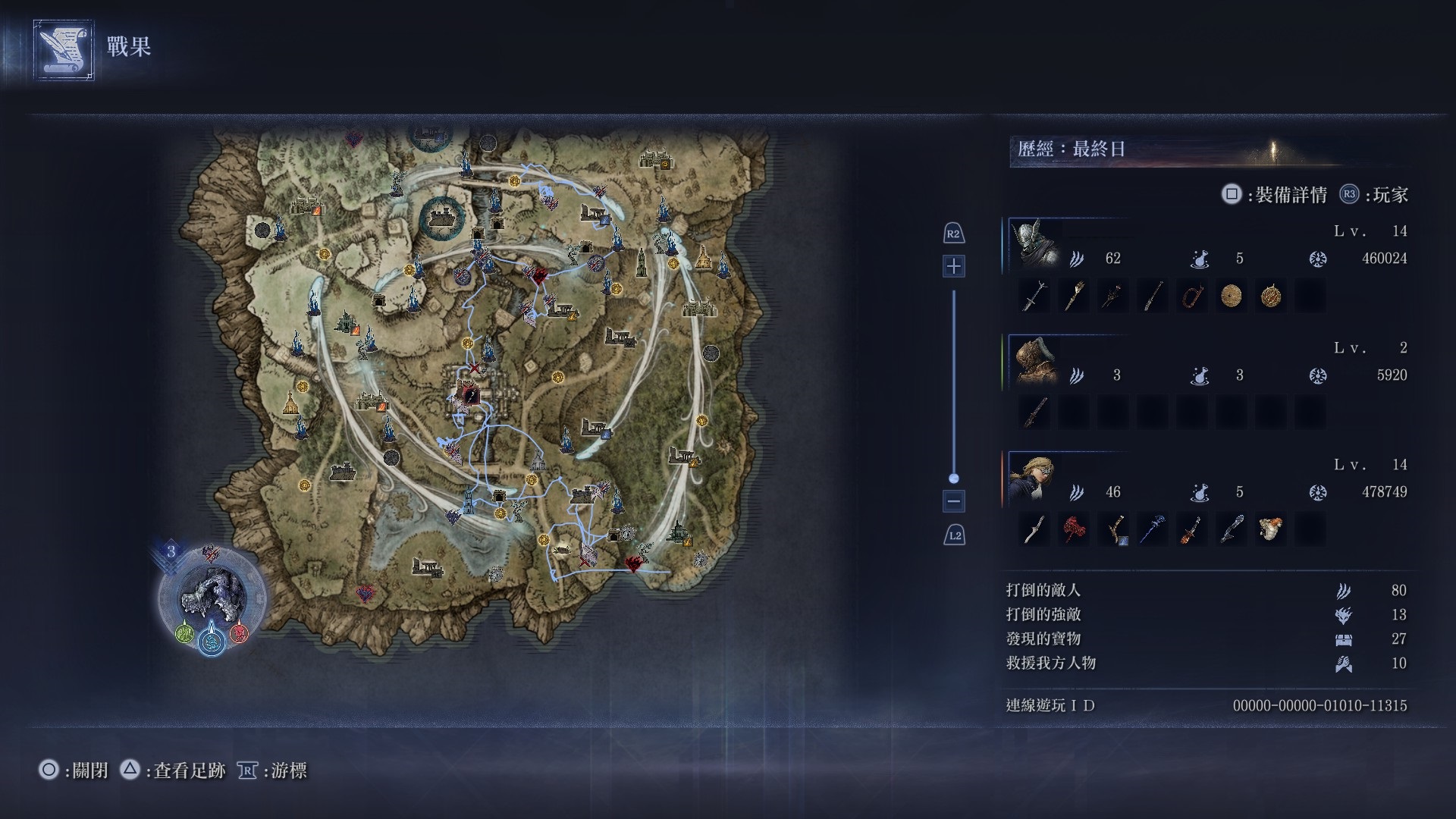Inspect the coiled red whip slot
The width and height of the screenshot is (1456, 819).
click(x=1191, y=296)
